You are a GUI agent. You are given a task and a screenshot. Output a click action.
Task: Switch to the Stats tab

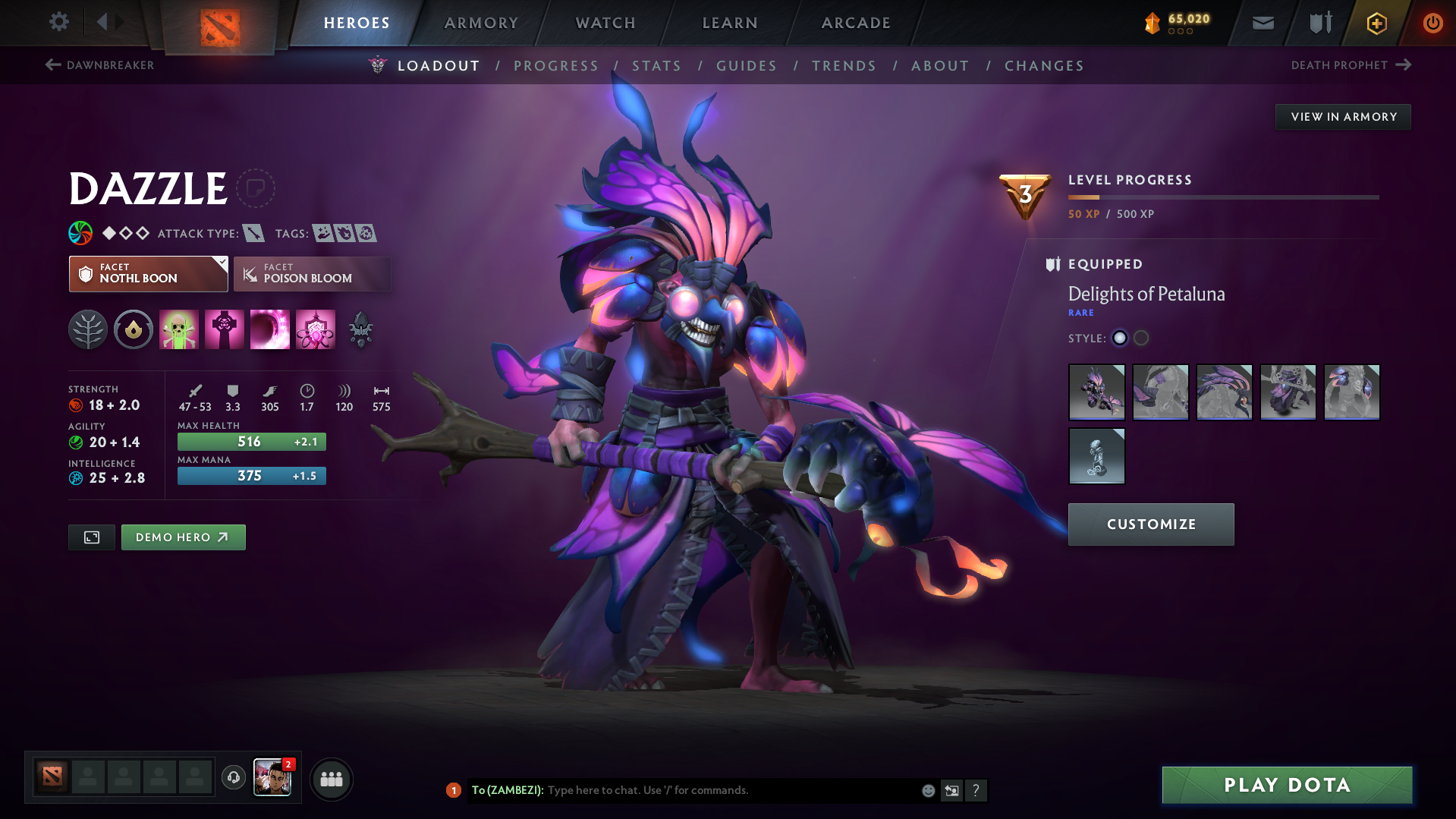(656, 66)
